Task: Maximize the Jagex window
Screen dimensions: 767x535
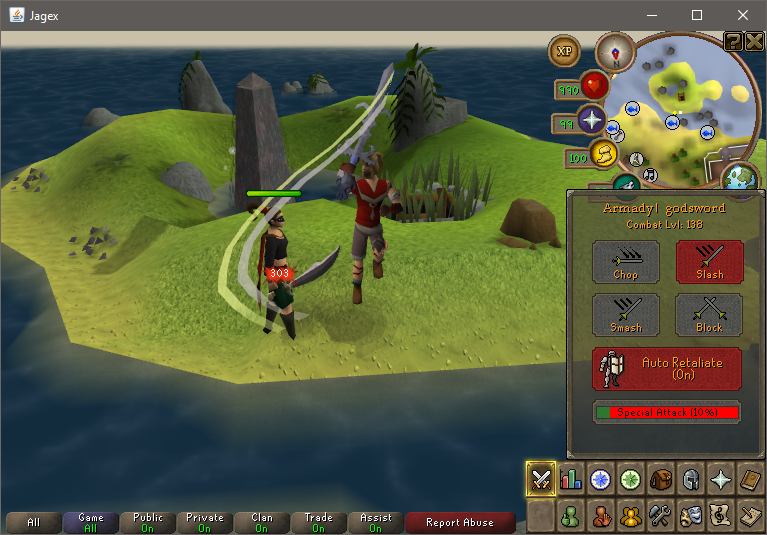Action: (x=697, y=15)
